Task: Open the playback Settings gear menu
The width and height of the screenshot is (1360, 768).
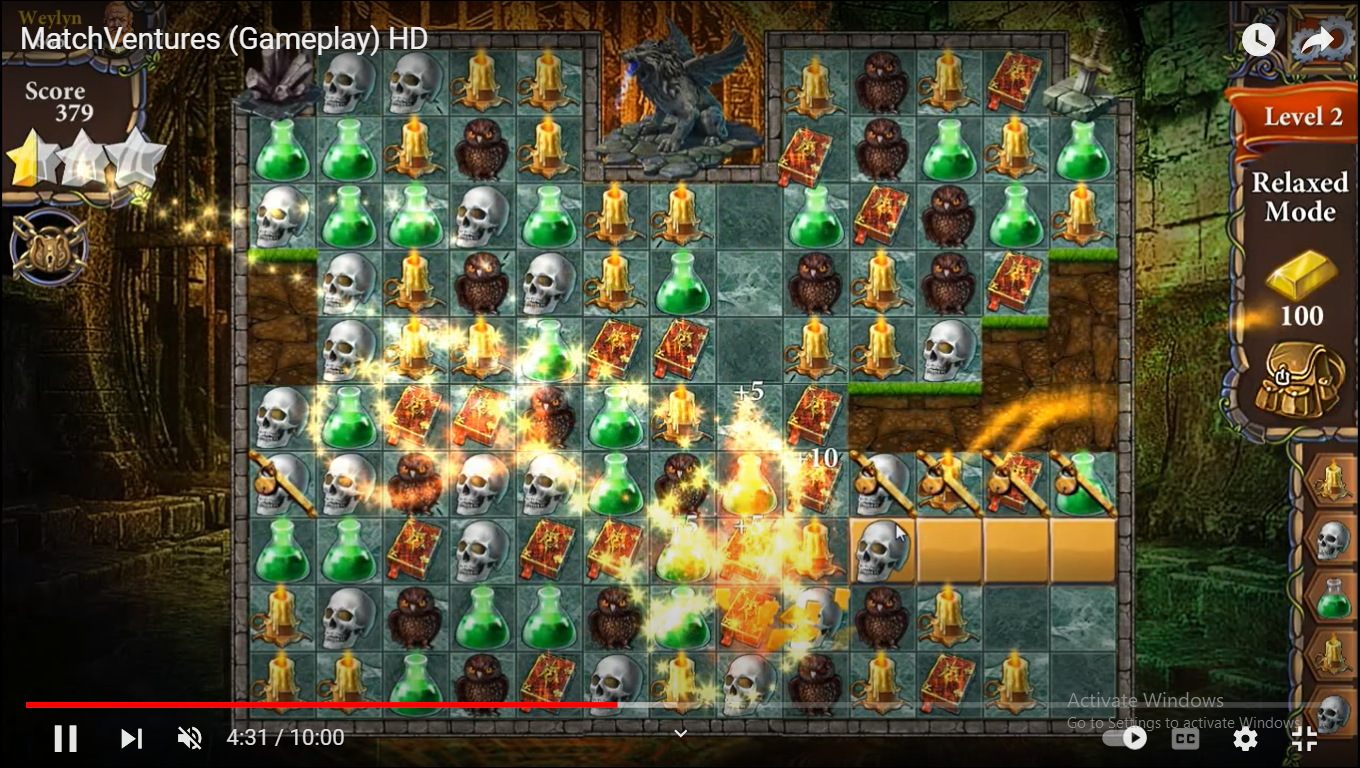Action: click(1245, 738)
